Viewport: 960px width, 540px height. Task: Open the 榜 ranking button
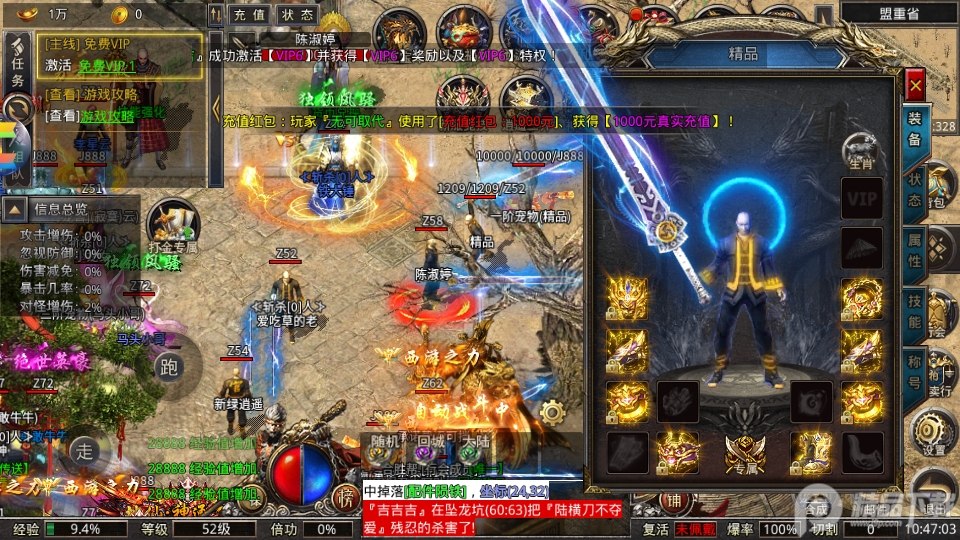346,496
